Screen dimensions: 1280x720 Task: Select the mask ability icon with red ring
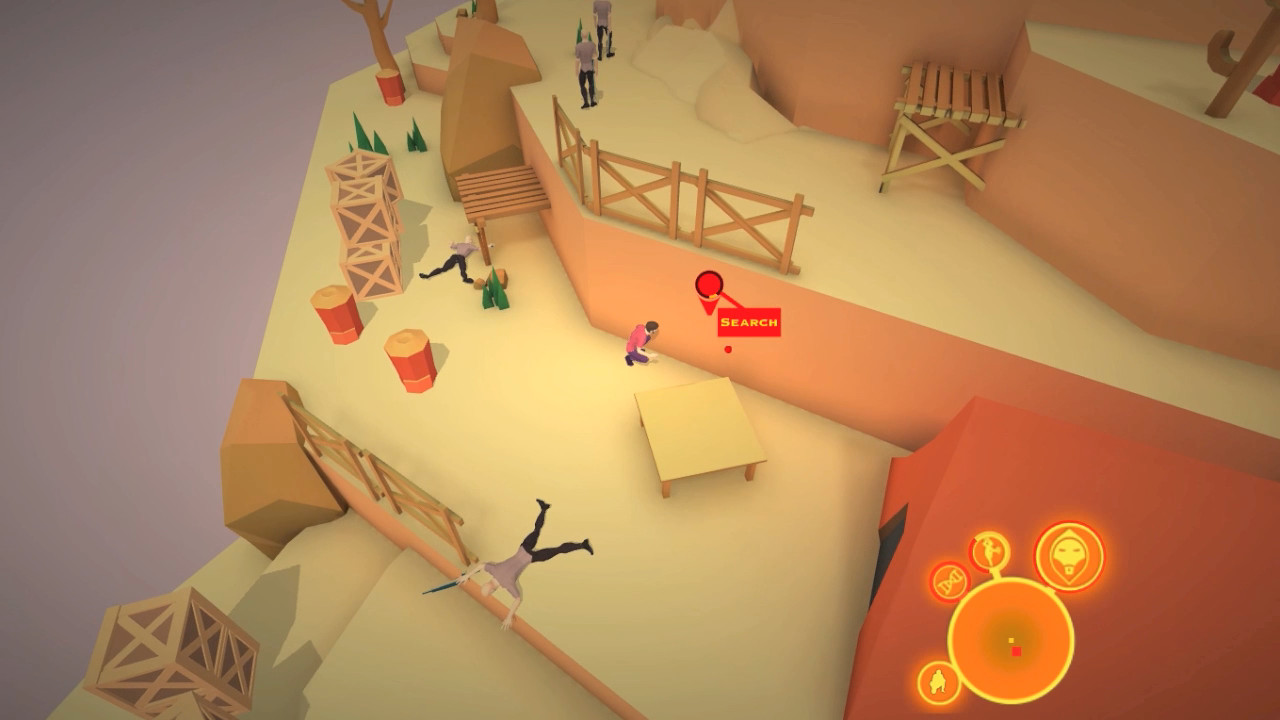click(x=1068, y=558)
